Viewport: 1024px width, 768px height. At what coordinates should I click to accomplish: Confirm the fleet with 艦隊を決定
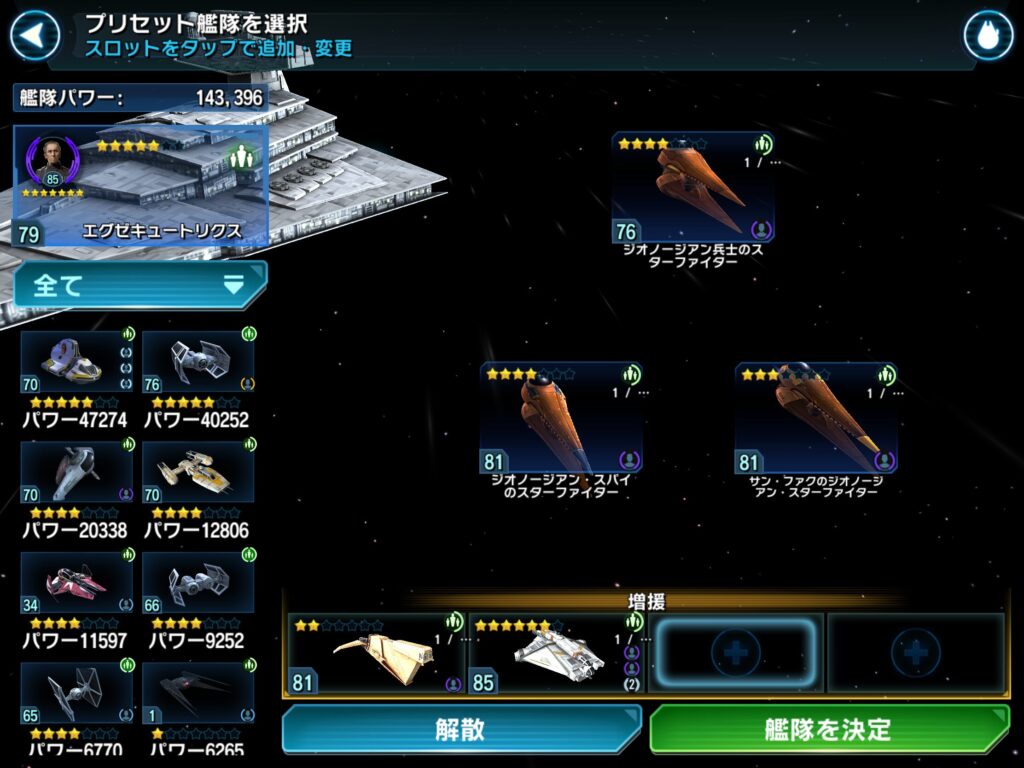829,729
